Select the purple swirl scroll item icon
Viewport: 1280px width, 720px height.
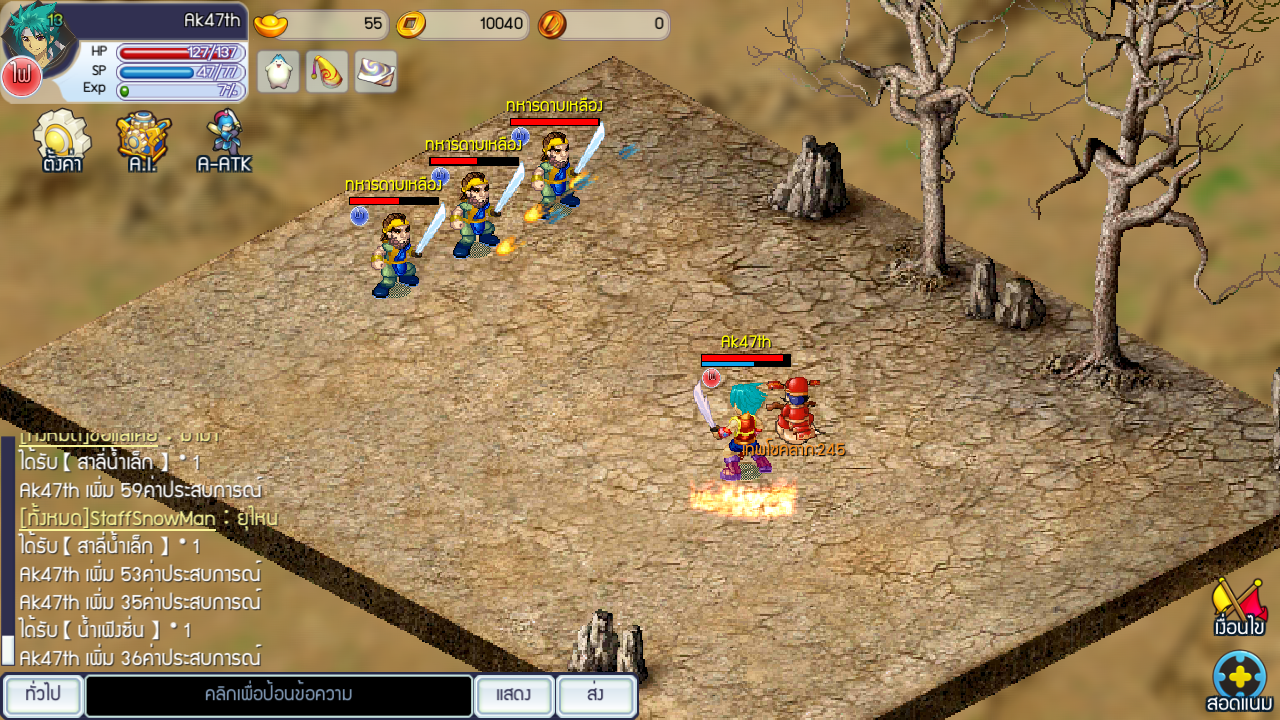click(376, 71)
